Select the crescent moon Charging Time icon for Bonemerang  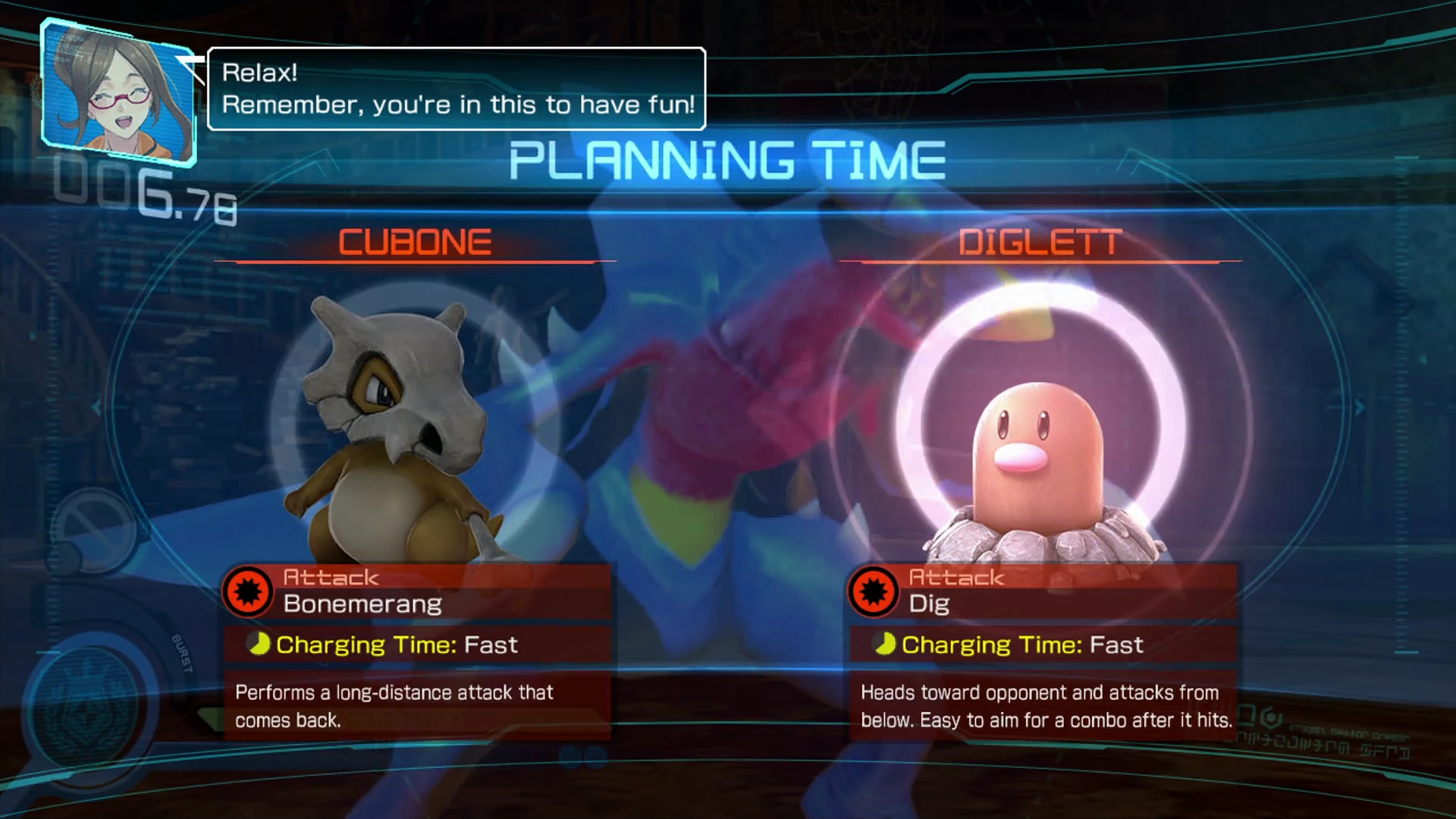[x=260, y=645]
